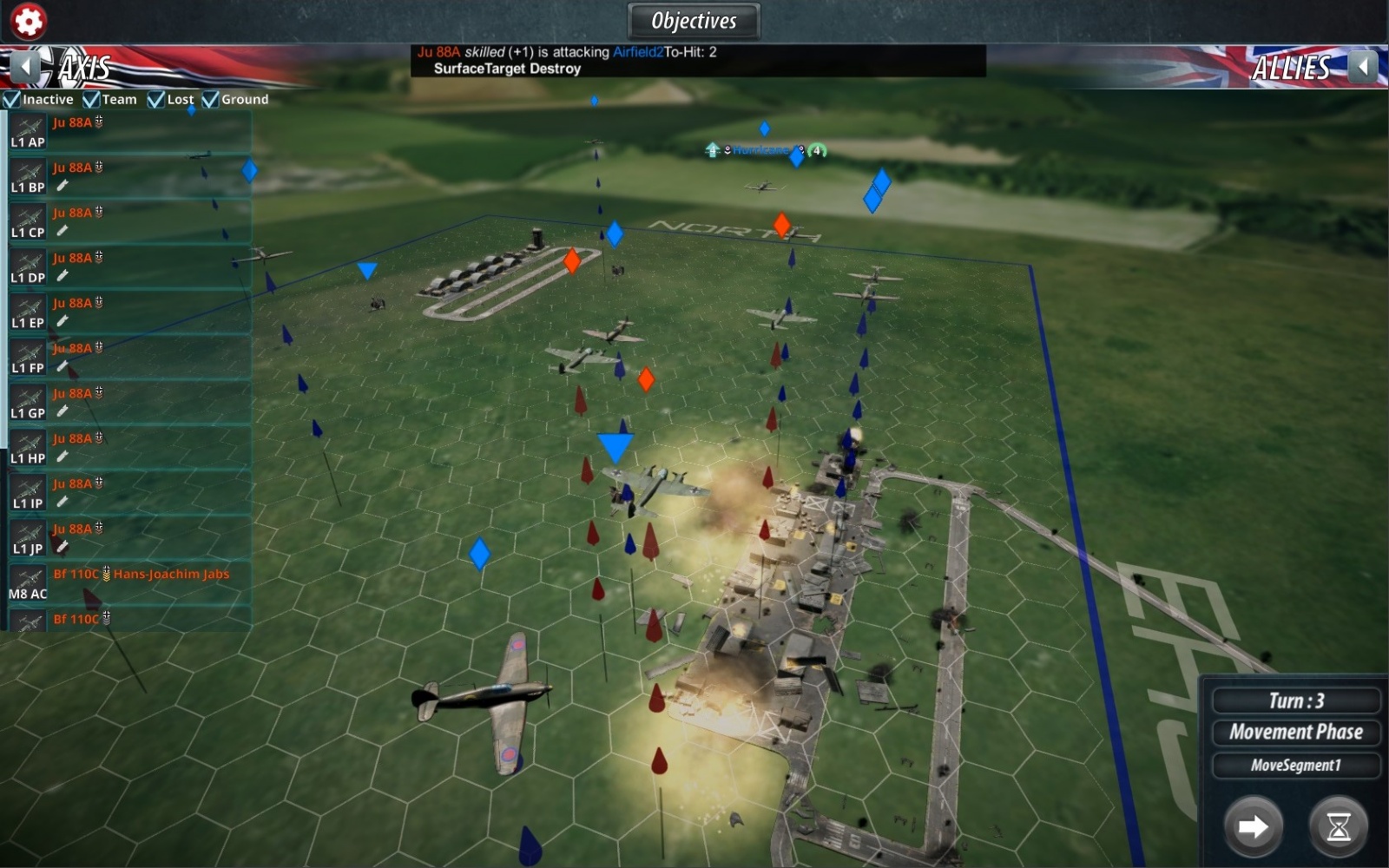Toggle the Lost filter checkbox

coord(156,100)
